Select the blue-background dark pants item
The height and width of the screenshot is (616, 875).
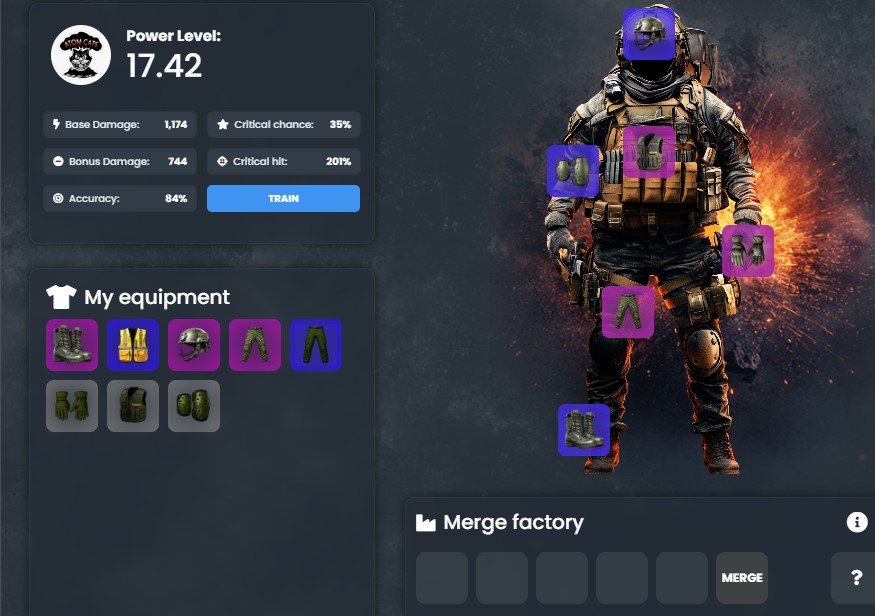pos(316,345)
